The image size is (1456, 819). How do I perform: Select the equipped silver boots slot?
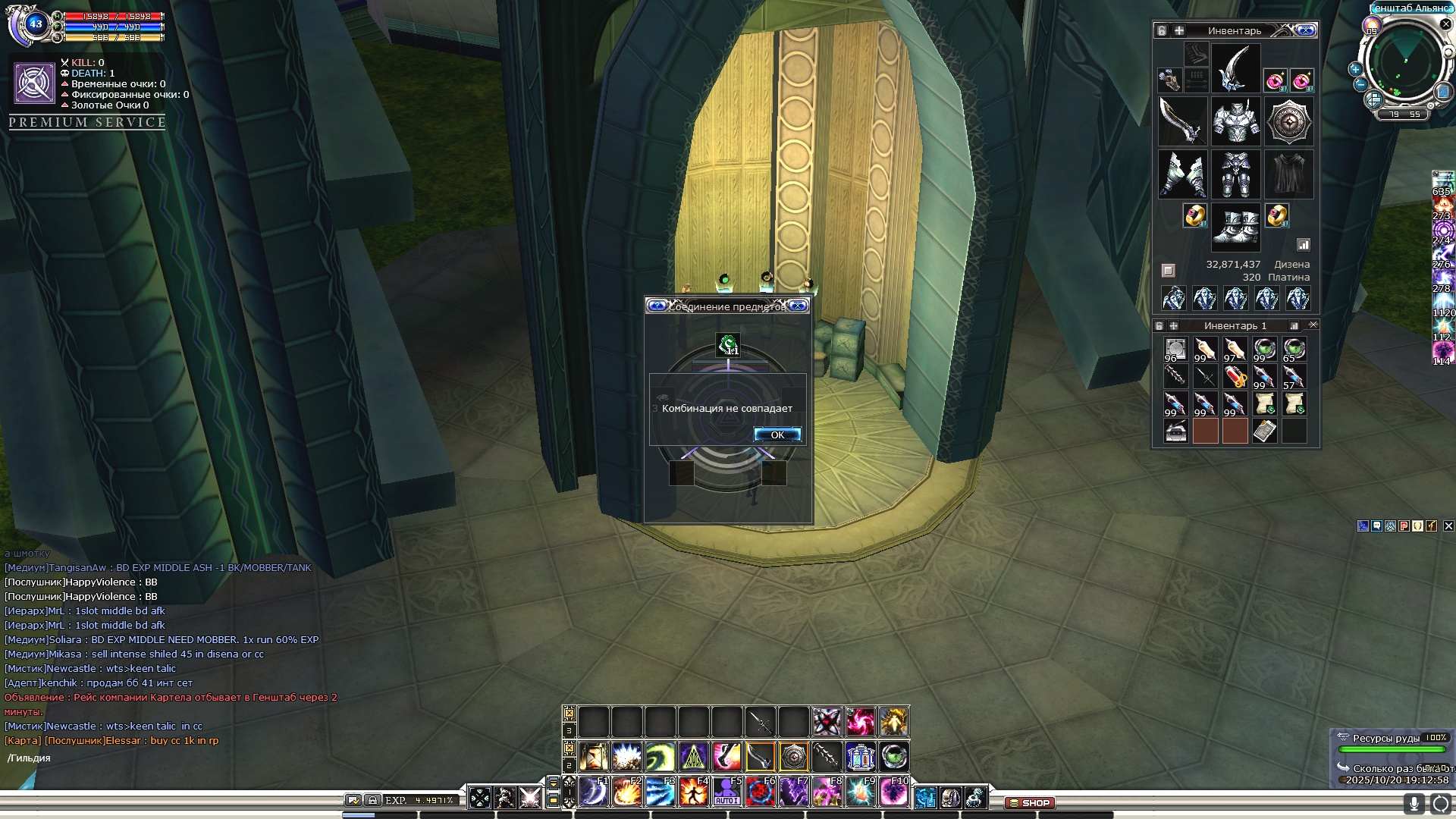[x=1235, y=227]
